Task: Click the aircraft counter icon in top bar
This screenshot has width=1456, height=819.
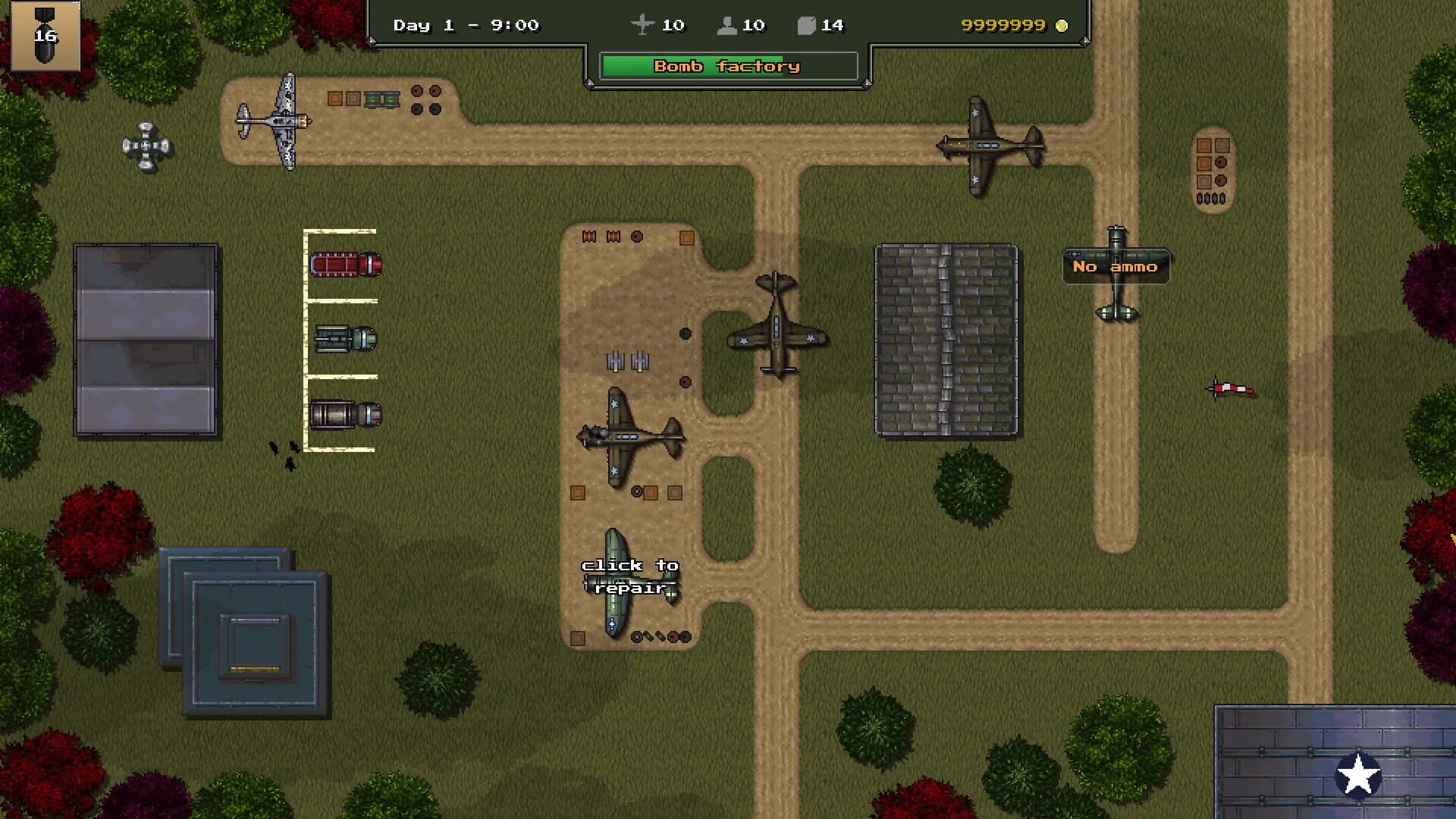Action: point(644,25)
